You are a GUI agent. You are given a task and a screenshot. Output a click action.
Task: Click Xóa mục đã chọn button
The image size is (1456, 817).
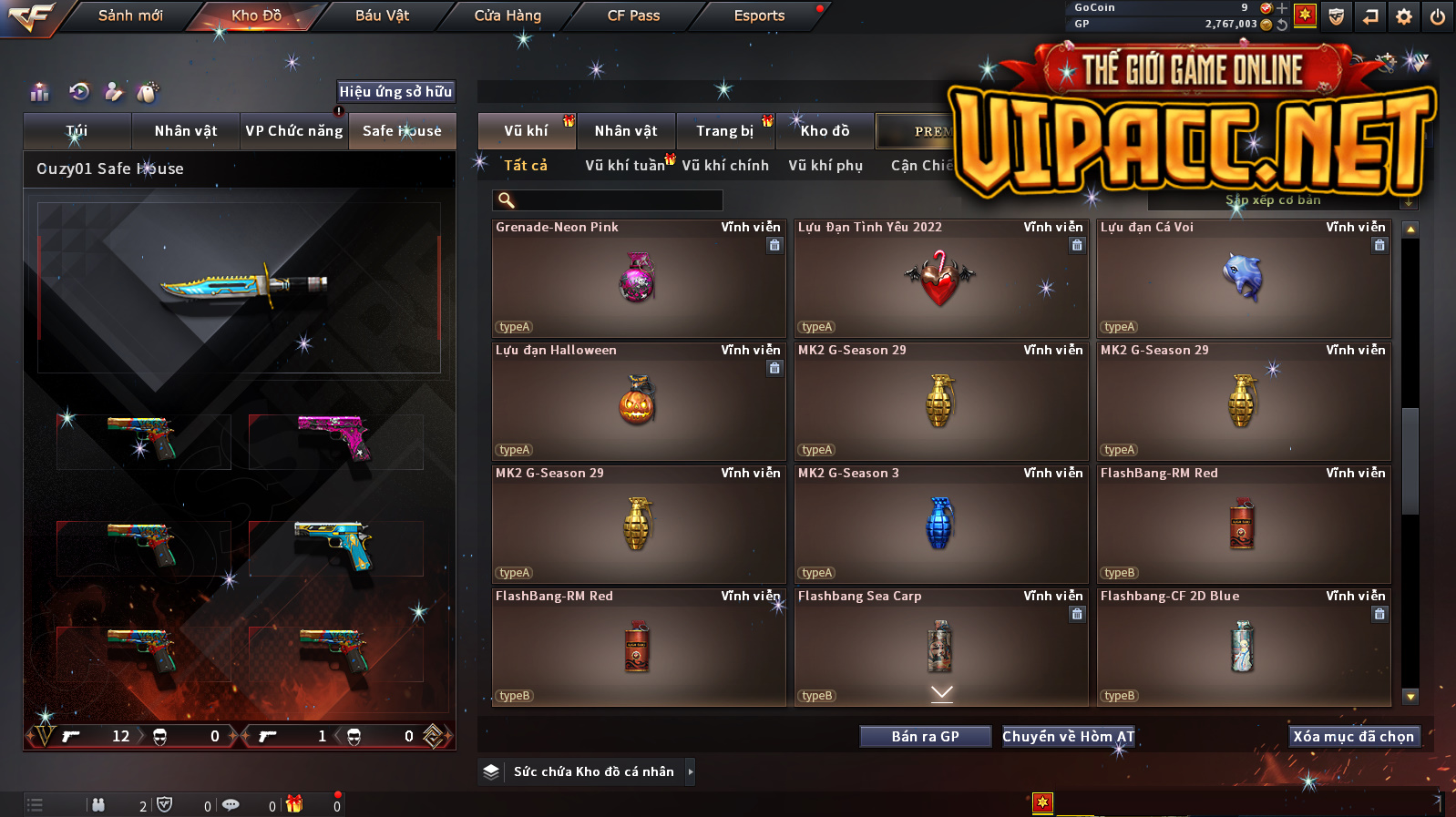(1353, 737)
